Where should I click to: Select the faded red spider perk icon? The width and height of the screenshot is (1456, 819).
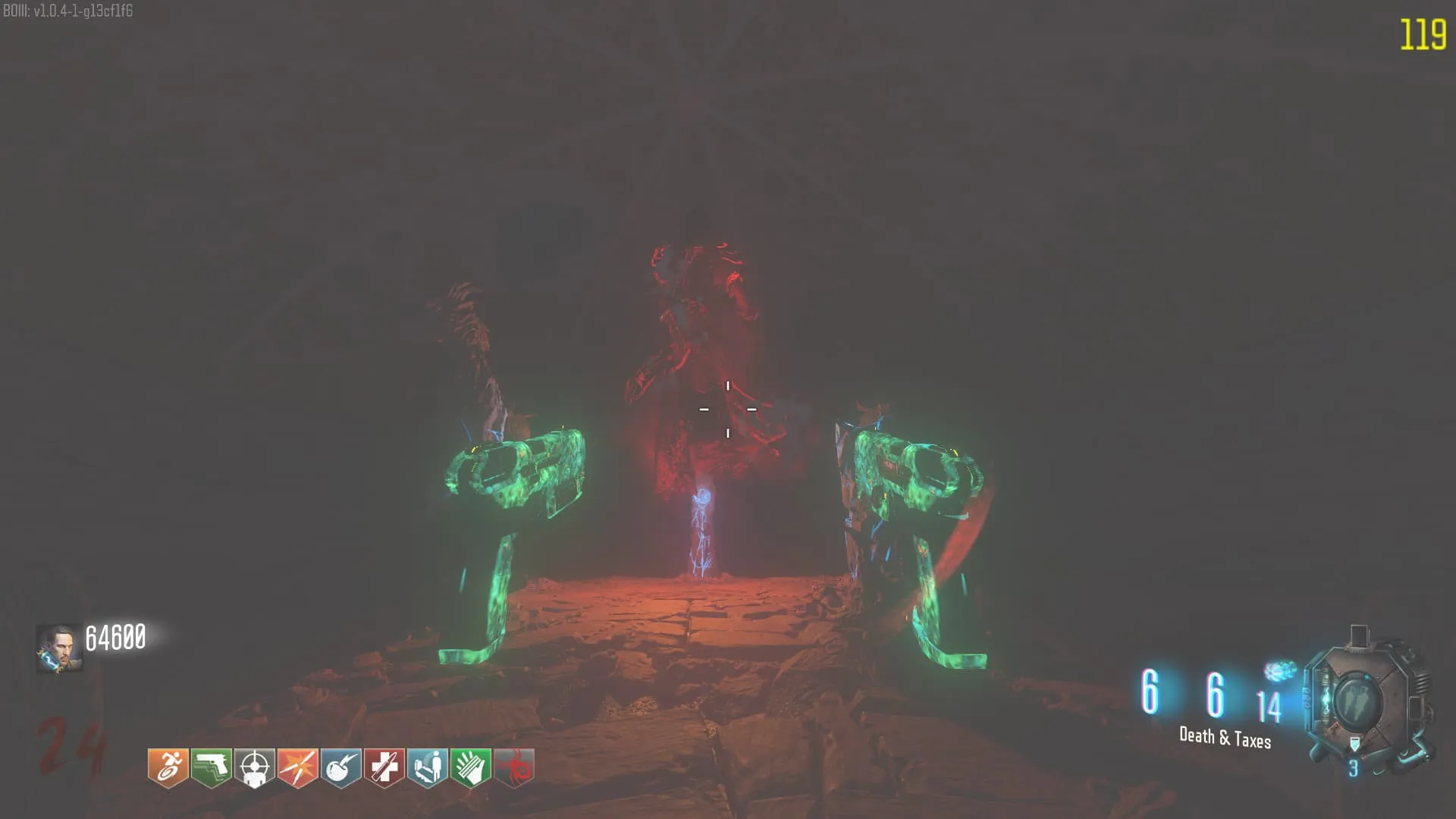coord(514,767)
